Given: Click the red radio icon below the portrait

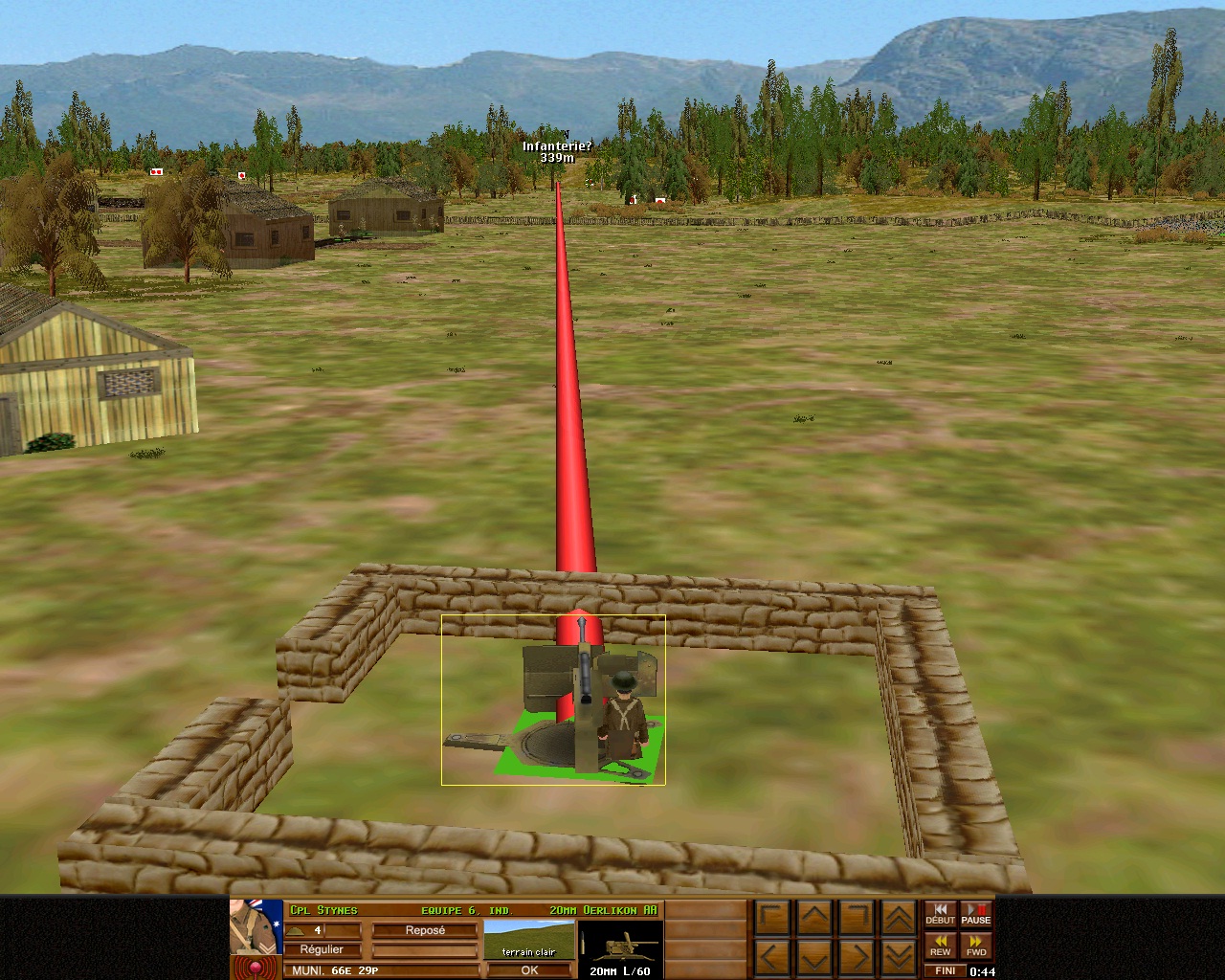Looking at the screenshot, I should tap(256, 968).
